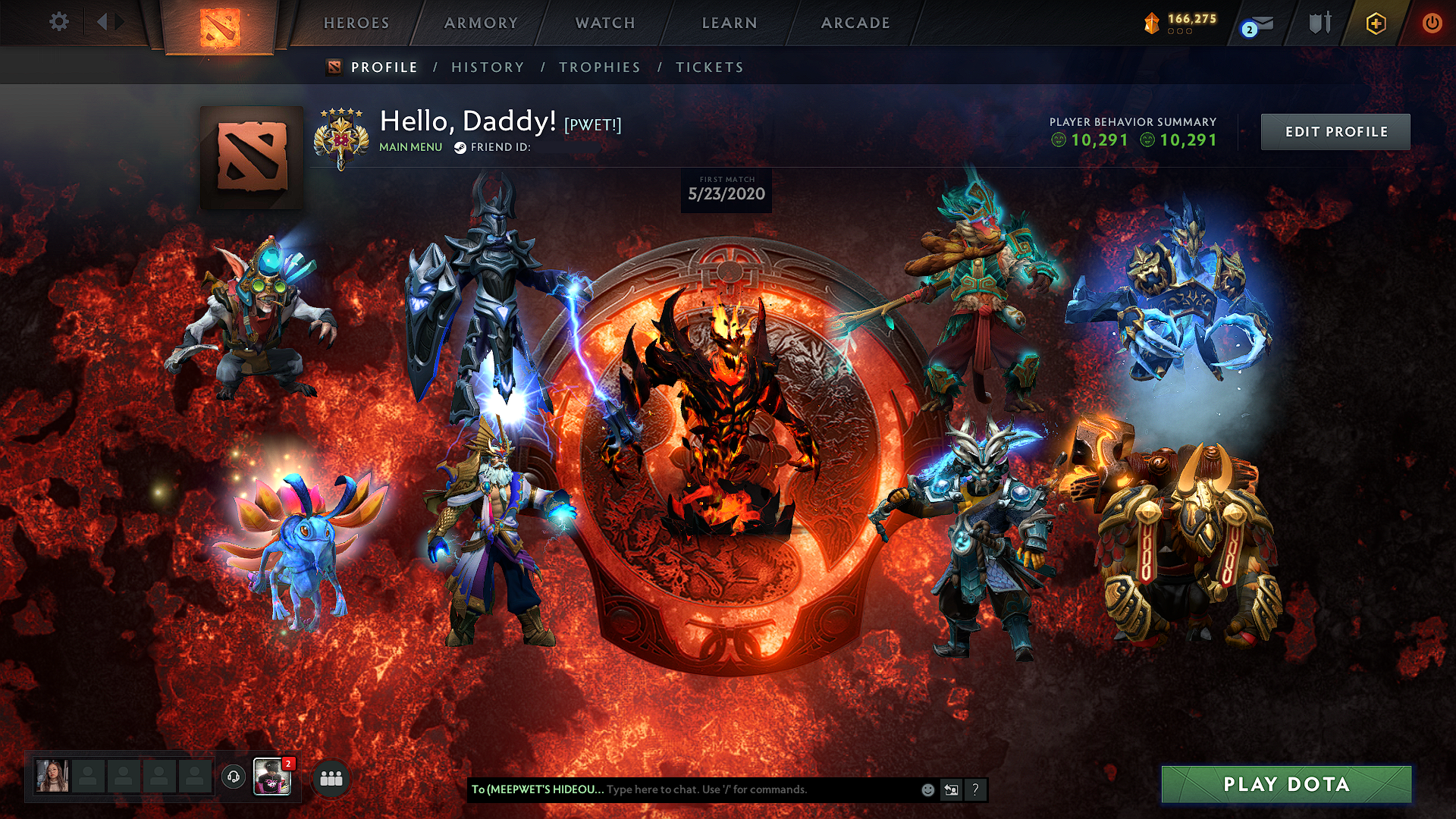Click the channel switch icon in chat bar
The height and width of the screenshot is (819, 1456).
[951, 789]
